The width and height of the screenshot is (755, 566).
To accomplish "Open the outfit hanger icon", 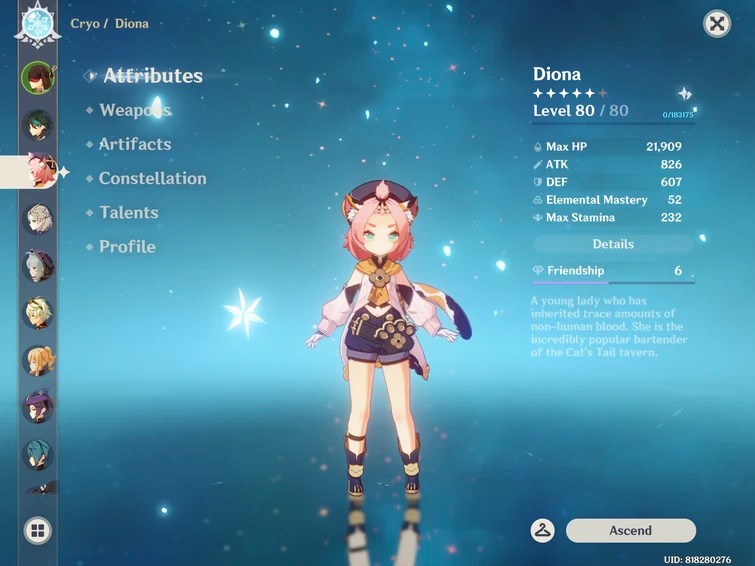I will 543,531.
